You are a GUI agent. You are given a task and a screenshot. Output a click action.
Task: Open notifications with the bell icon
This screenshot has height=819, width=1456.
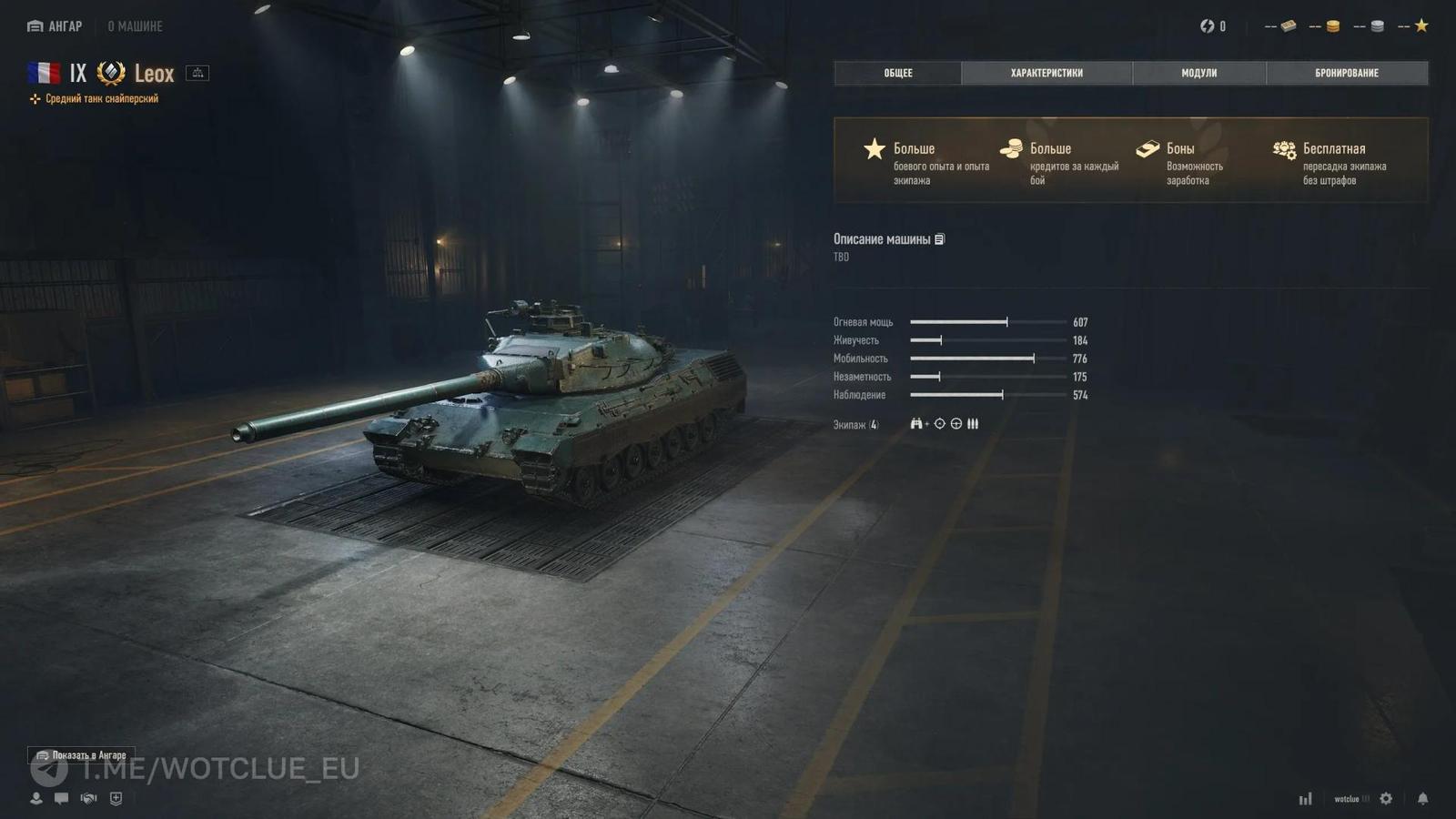click(1422, 798)
